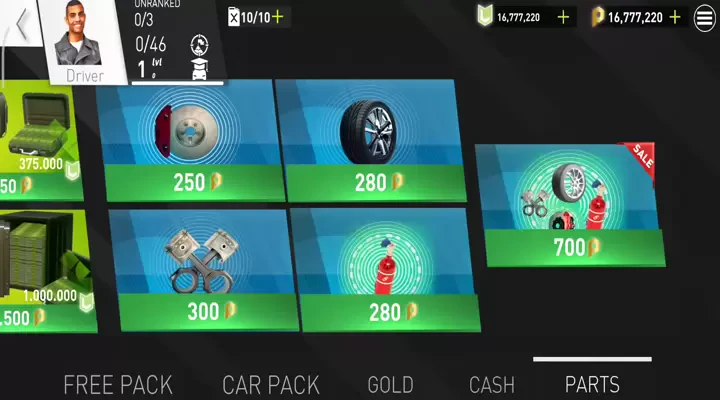
Task: Open the hamburger menu
Action: pyautogui.click(x=703, y=17)
